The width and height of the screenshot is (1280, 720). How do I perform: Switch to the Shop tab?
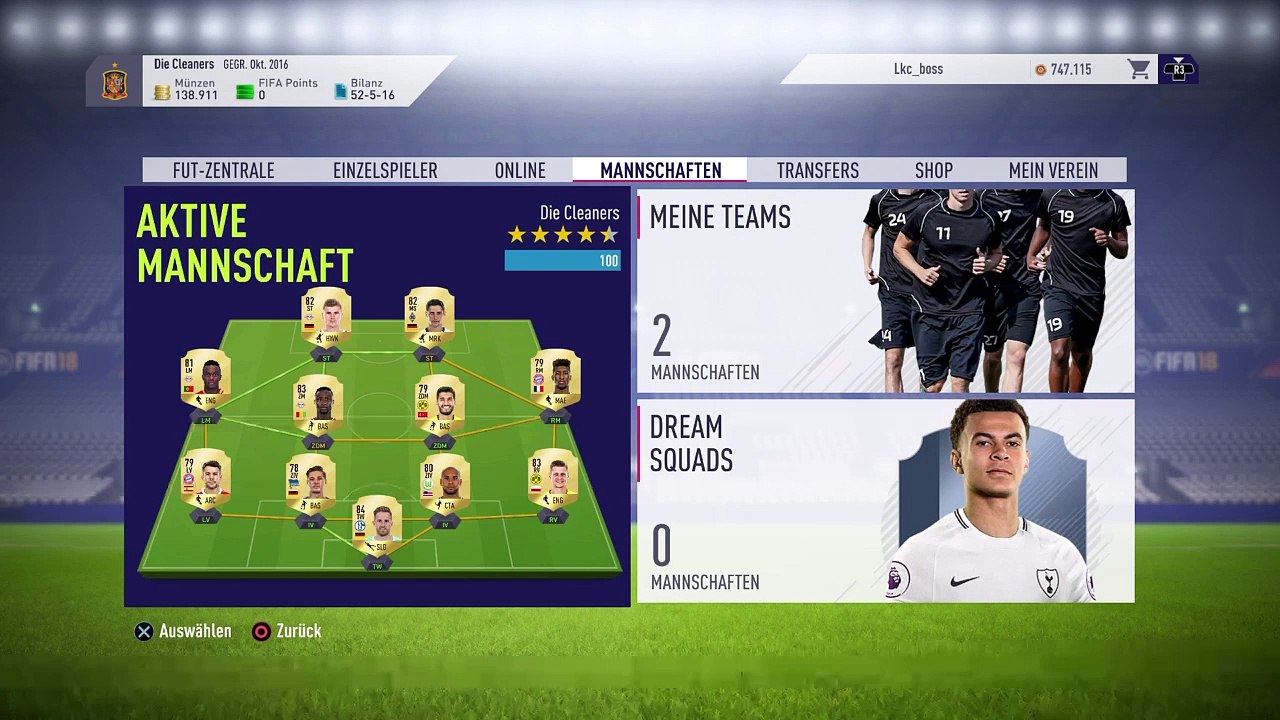click(x=933, y=171)
